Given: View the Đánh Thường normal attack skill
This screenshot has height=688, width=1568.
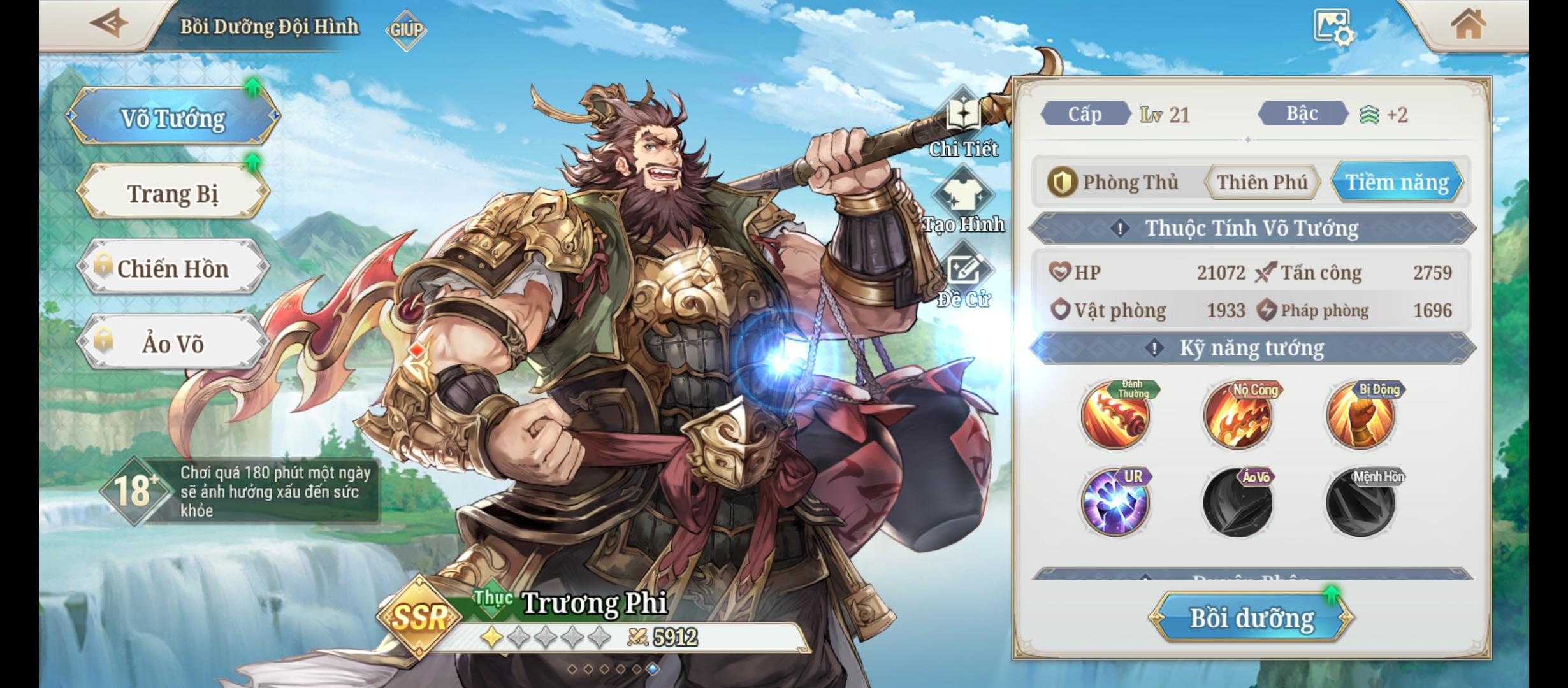Looking at the screenshot, I should click(x=1115, y=416).
